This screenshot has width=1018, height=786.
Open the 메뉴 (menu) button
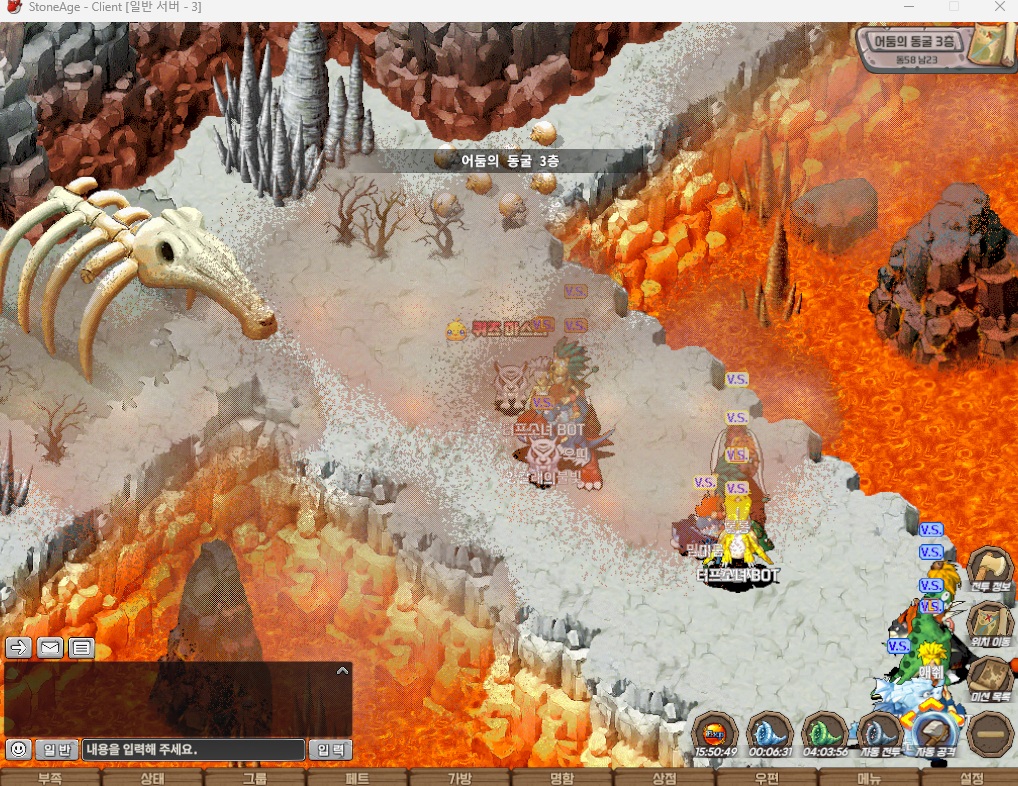tap(869, 778)
